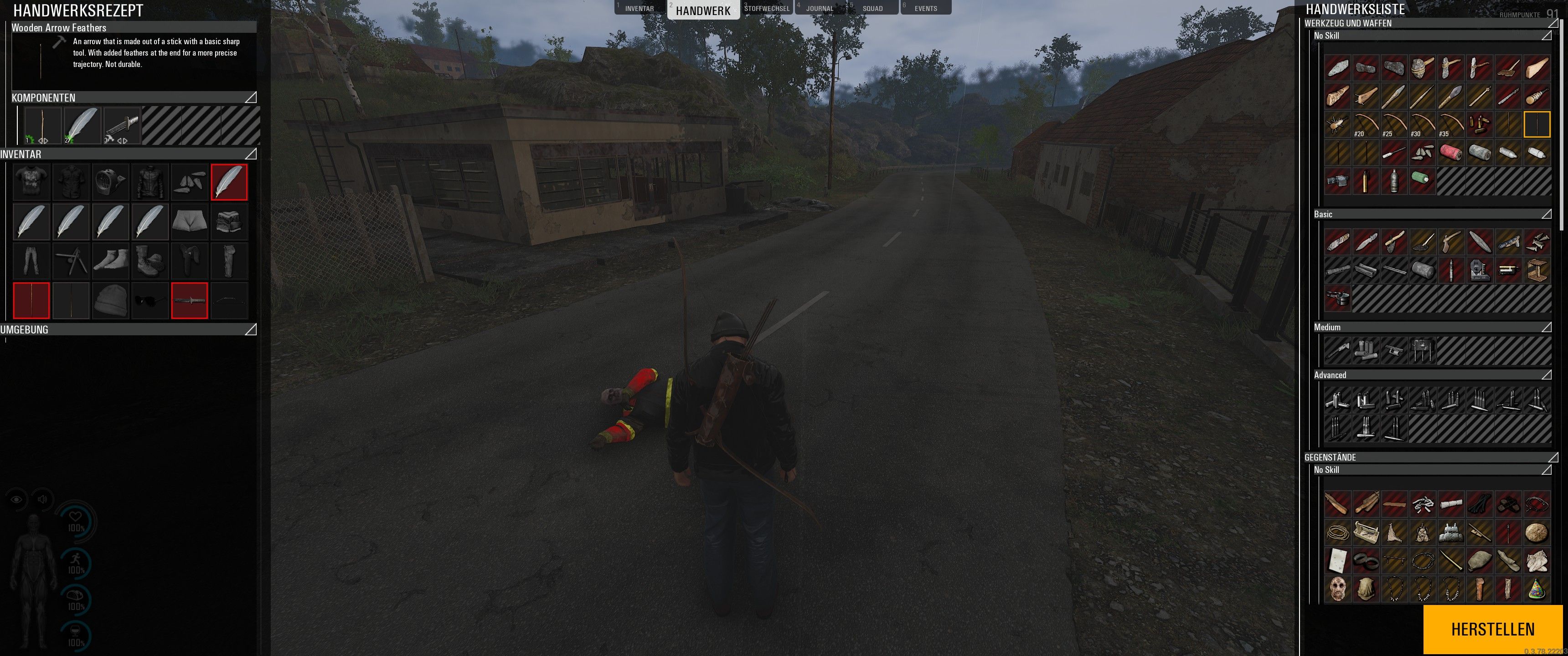Select the party hat recipe
Viewport: 1568px width, 656px height.
[1537, 589]
